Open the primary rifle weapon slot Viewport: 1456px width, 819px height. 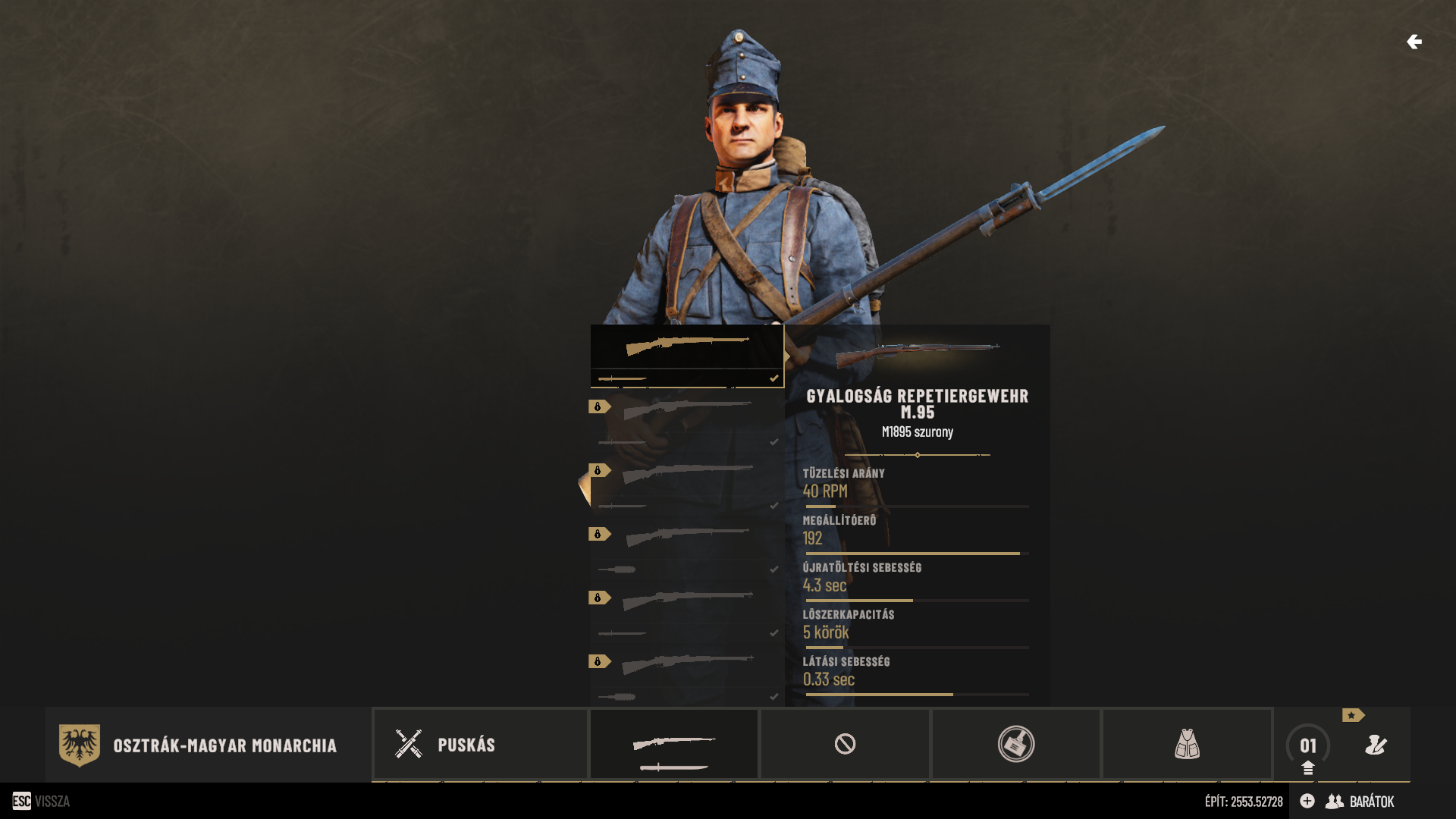(674, 744)
